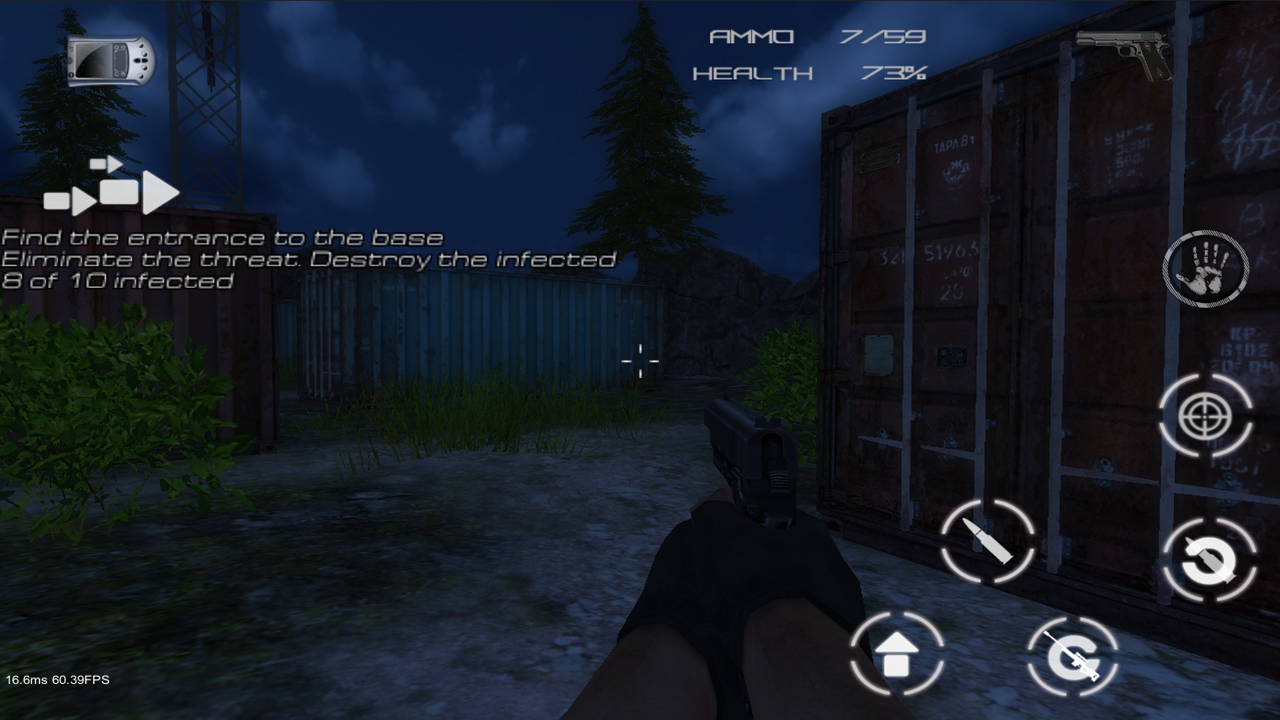Click the '8 of 10 infected' kill counter
Screen dimensions: 1280x720
[x=115, y=281]
